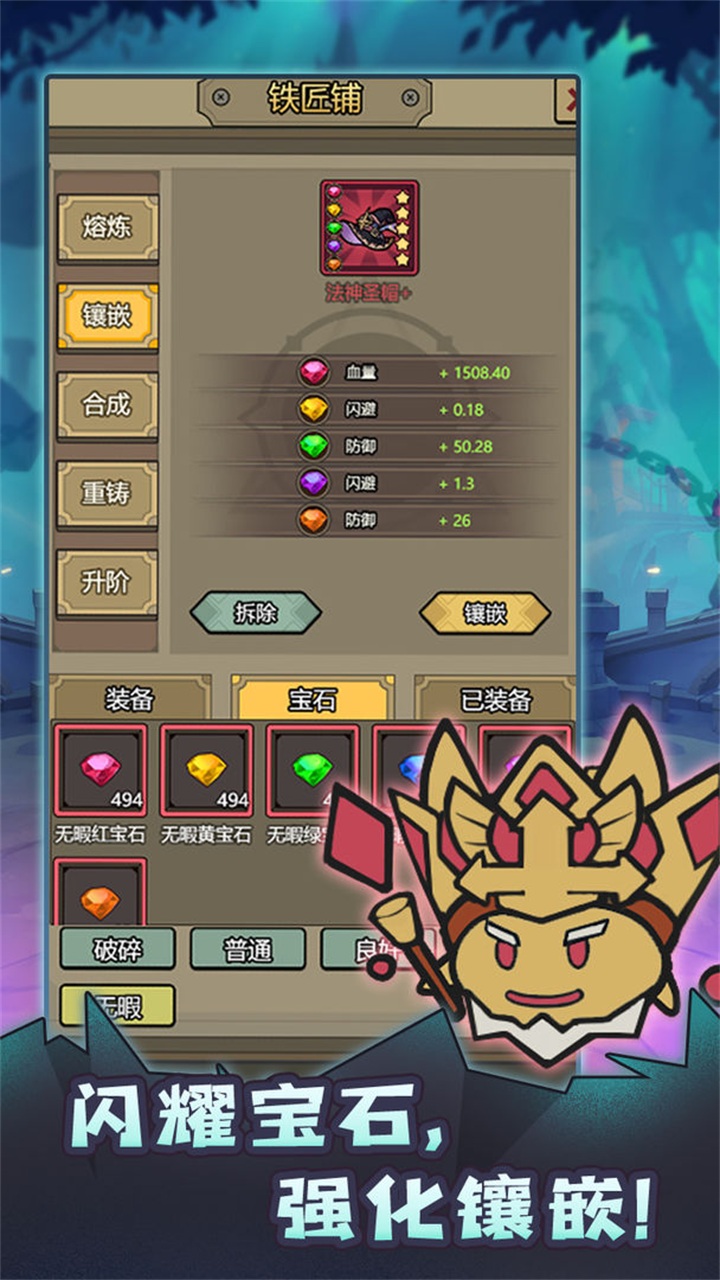Switch to the 装备 equipment tab

coord(130,700)
